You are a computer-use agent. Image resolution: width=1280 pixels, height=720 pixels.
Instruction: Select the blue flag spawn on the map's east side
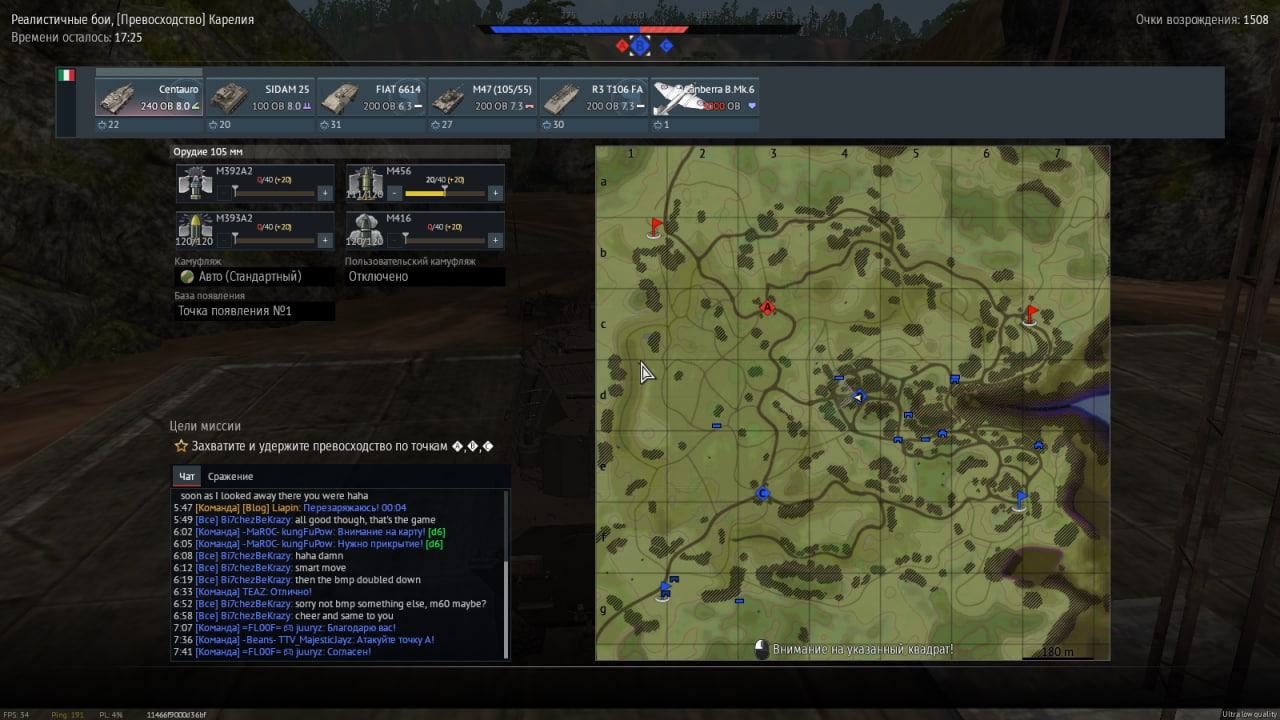click(1020, 499)
